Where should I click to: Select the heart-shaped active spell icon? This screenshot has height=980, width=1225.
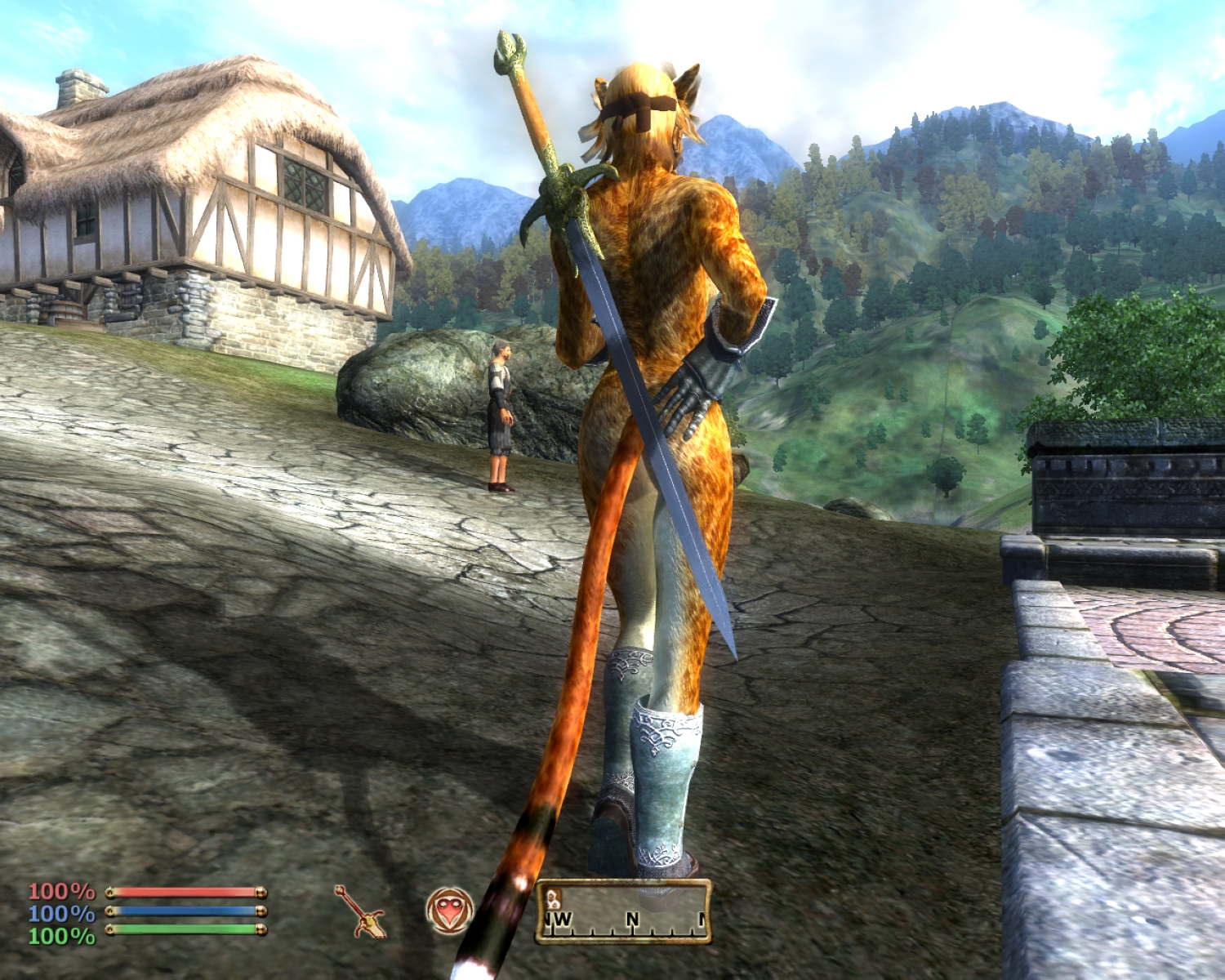449,911
